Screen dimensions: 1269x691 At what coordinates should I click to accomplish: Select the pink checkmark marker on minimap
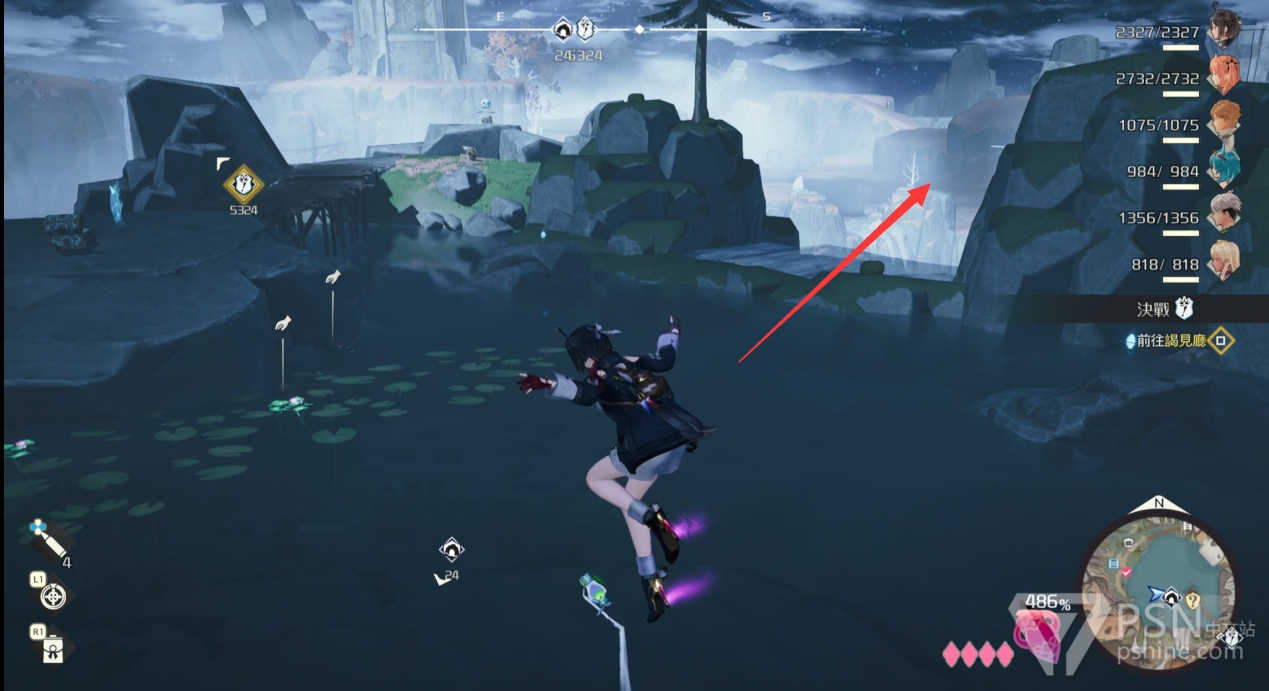[x=1127, y=571]
